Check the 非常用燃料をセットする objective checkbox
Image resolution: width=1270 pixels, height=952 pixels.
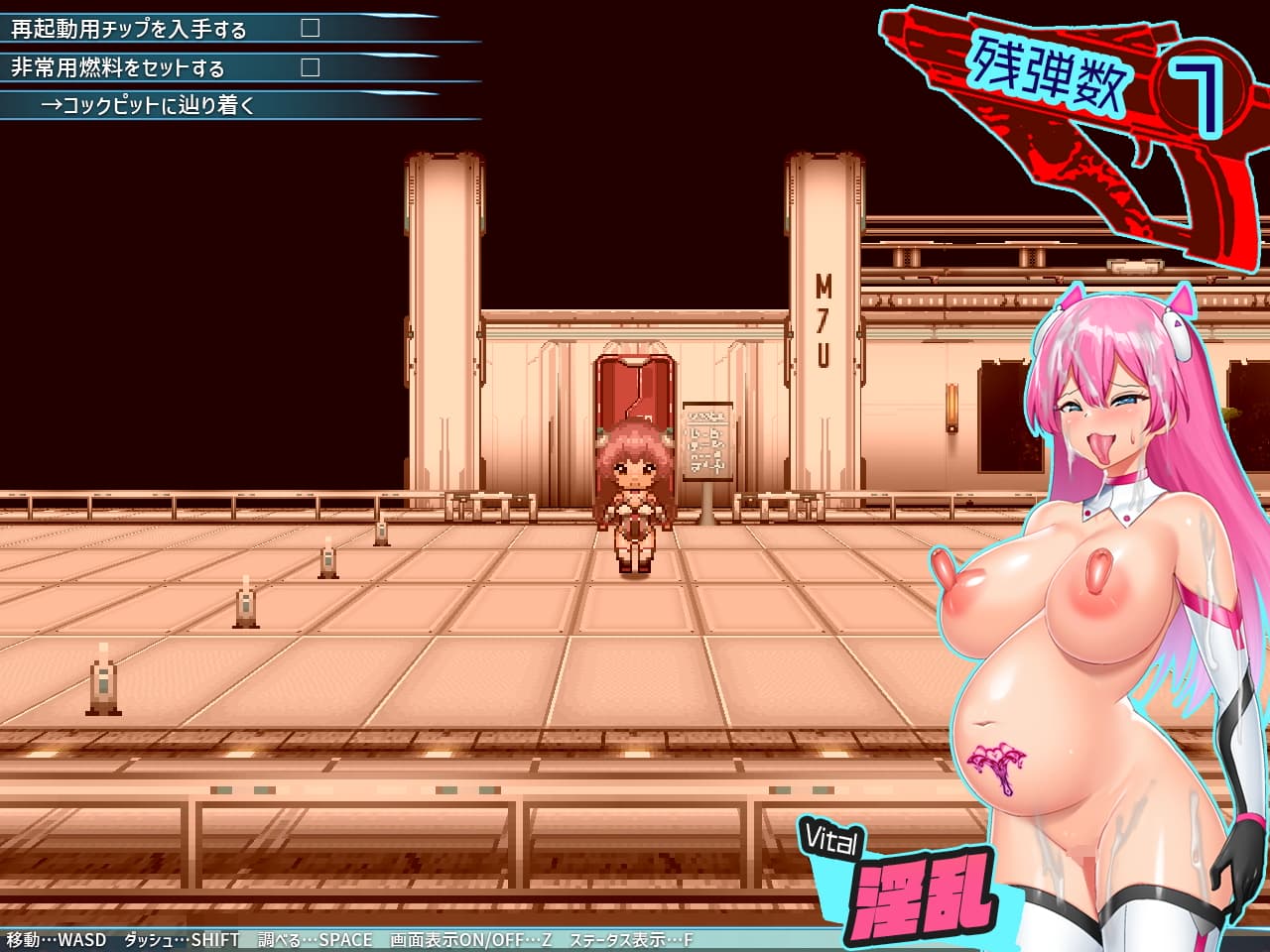[310, 64]
